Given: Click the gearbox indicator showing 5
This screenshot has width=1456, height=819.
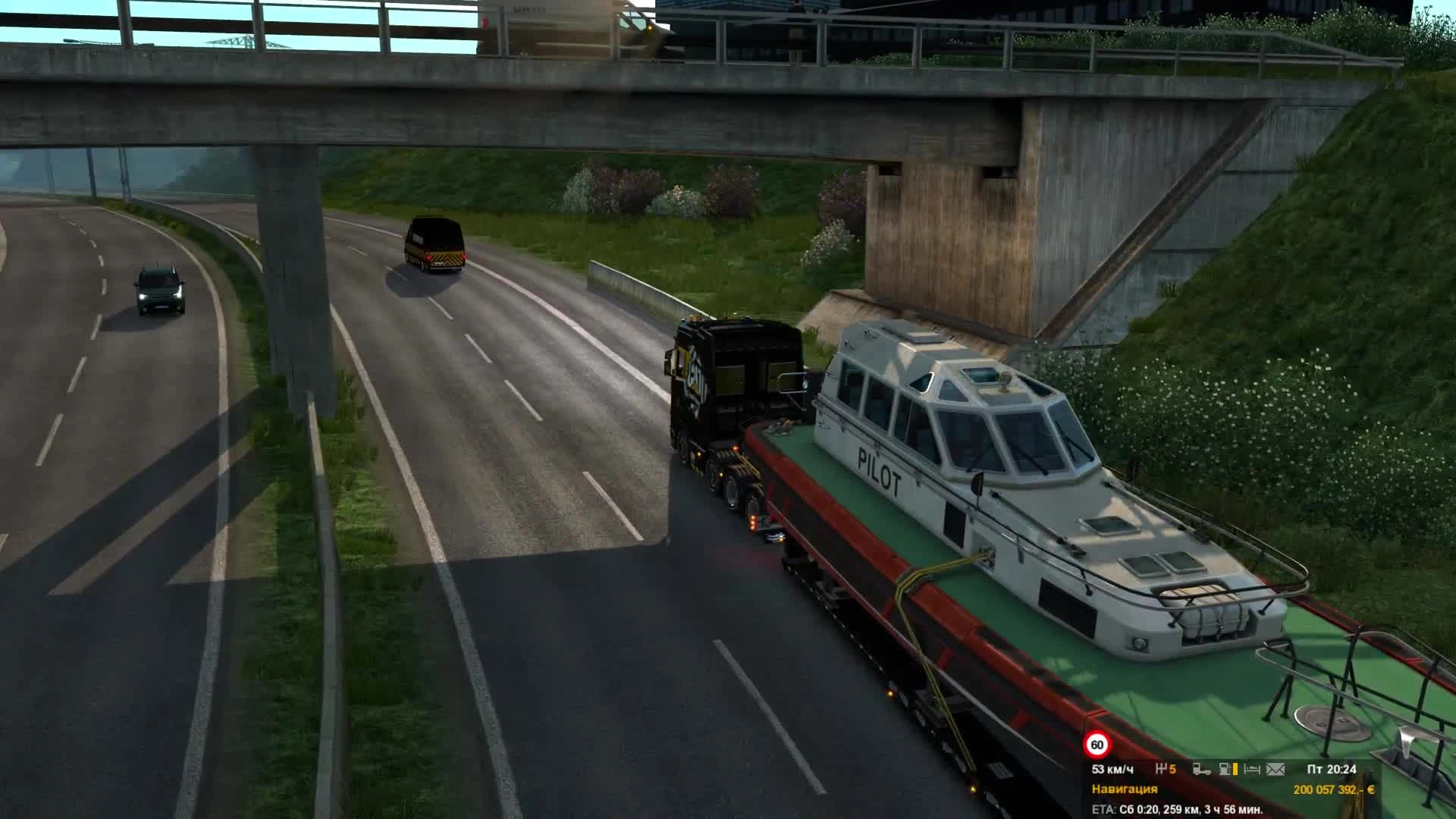Looking at the screenshot, I should pyautogui.click(x=1166, y=769).
